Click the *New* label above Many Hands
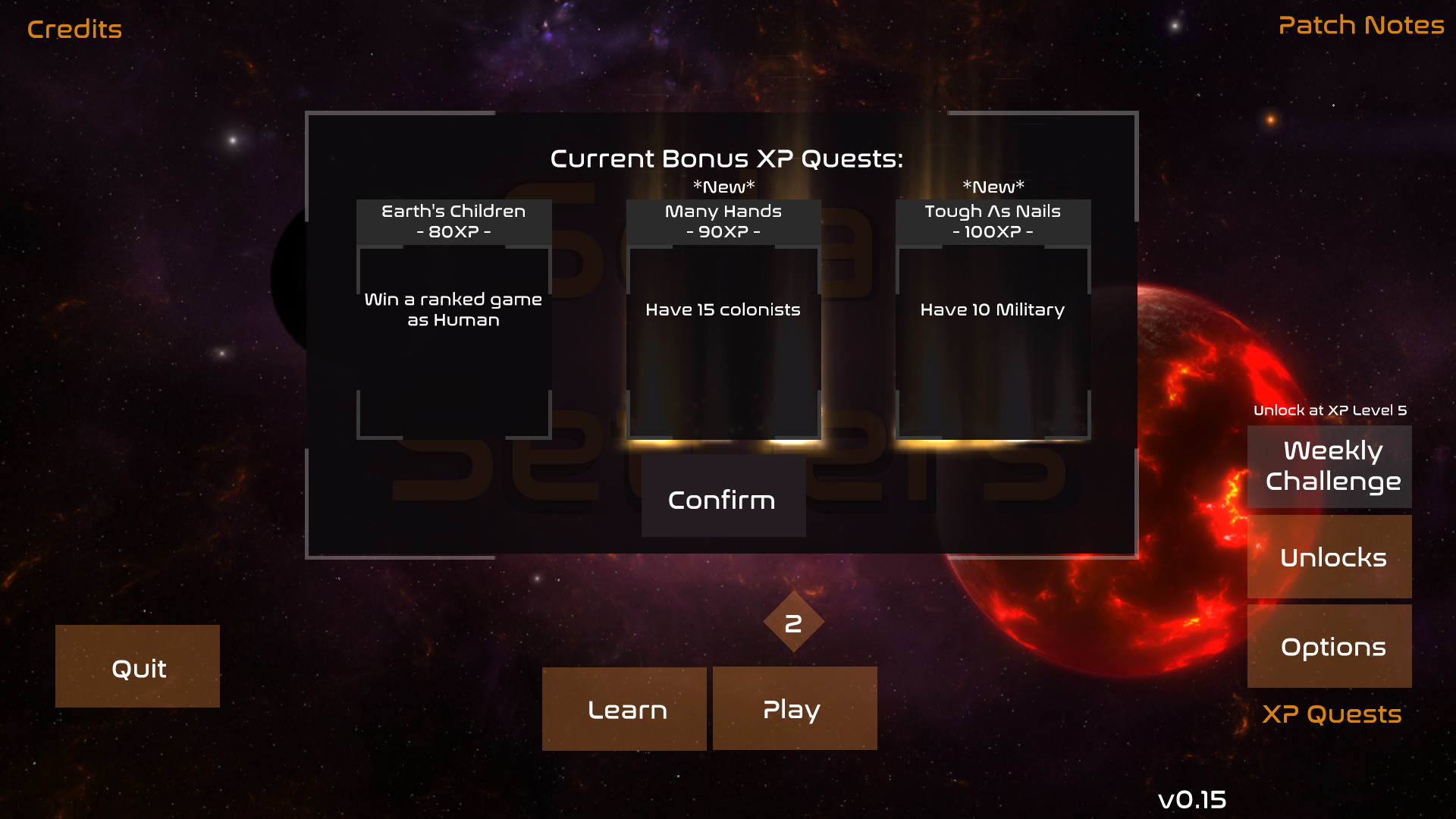Image resolution: width=1456 pixels, height=819 pixels. click(722, 184)
